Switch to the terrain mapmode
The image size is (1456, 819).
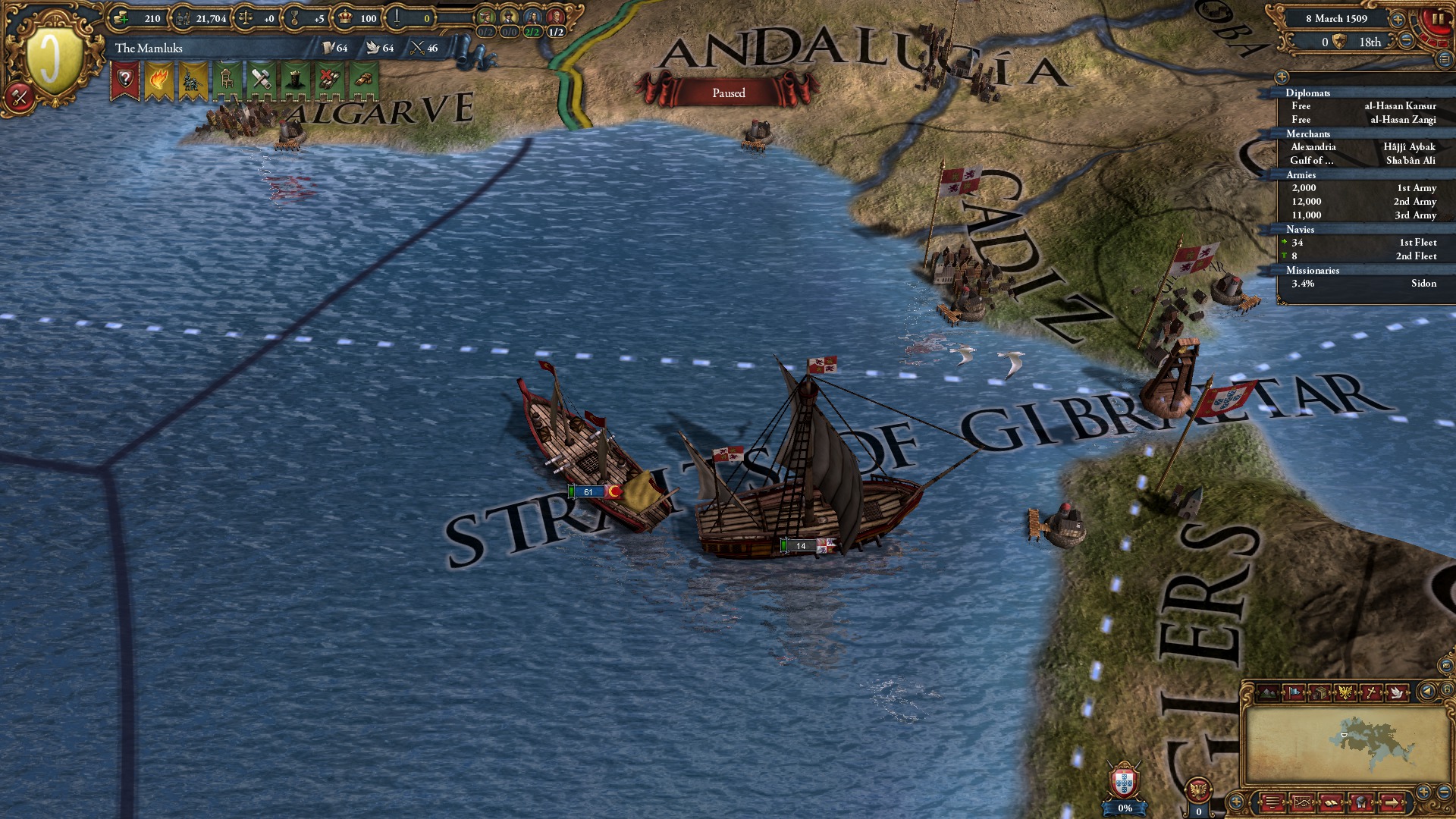(1267, 692)
